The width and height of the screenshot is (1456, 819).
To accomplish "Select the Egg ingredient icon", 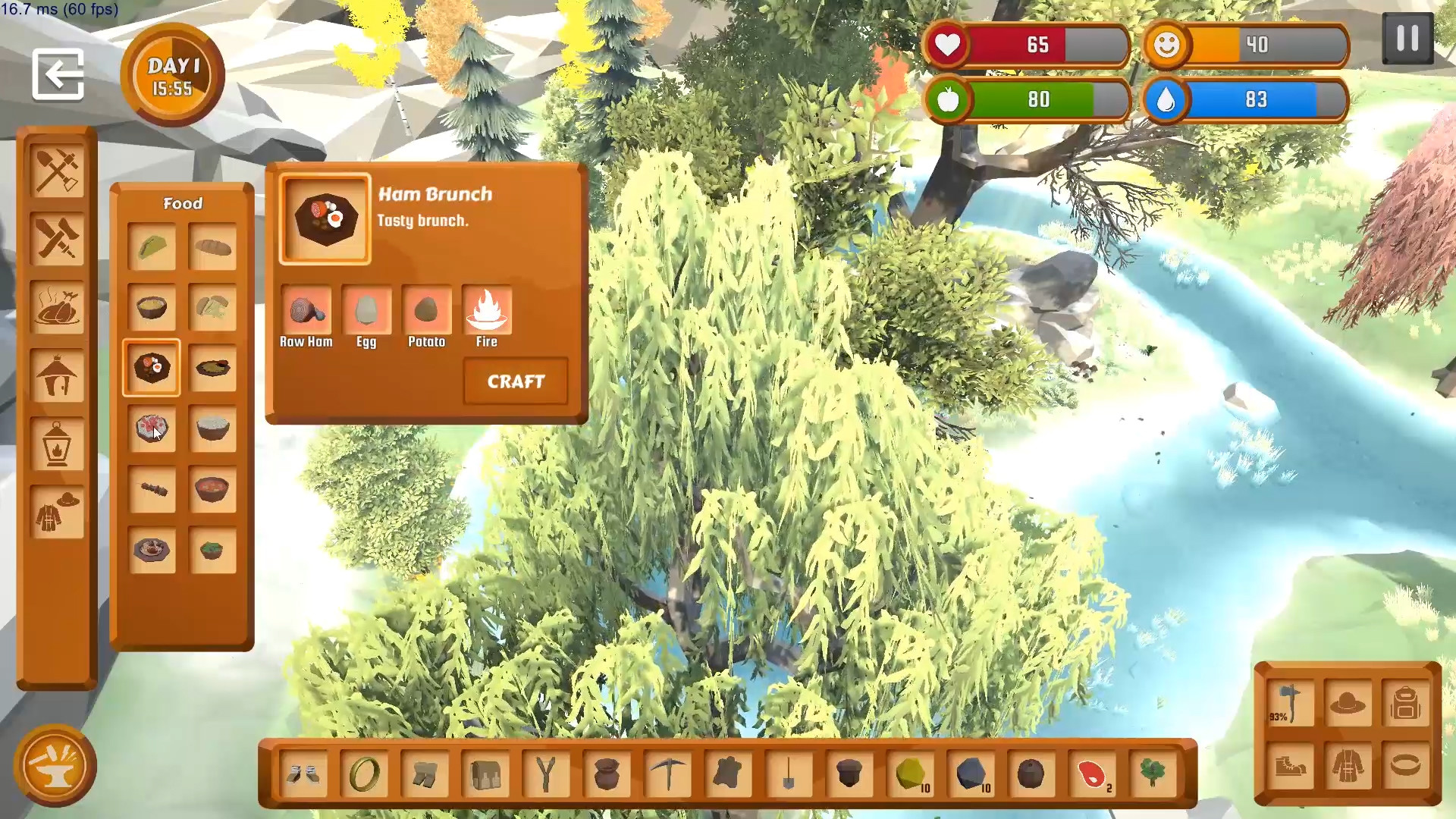I will (x=367, y=309).
